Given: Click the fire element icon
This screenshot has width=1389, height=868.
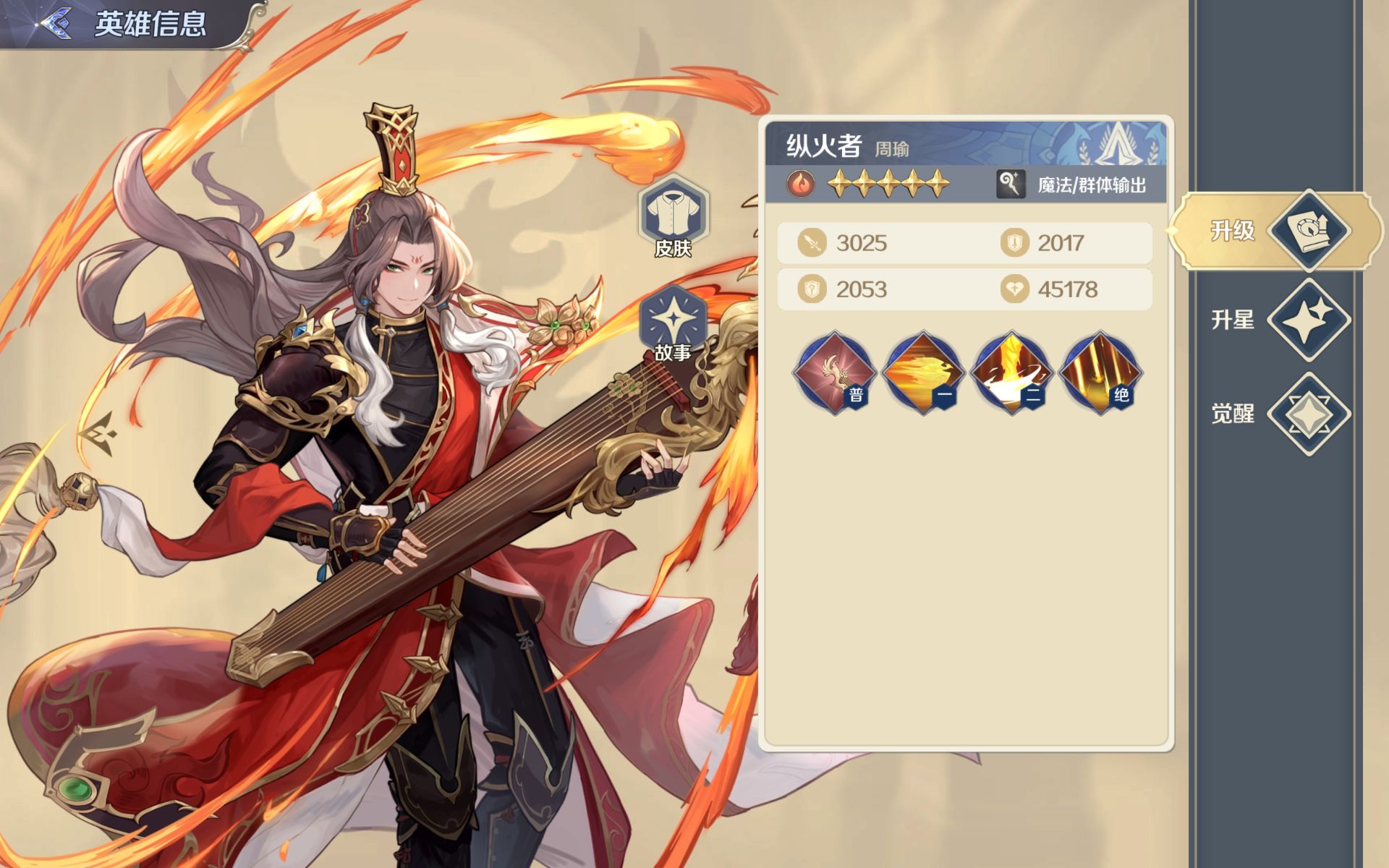Looking at the screenshot, I should point(801,184).
